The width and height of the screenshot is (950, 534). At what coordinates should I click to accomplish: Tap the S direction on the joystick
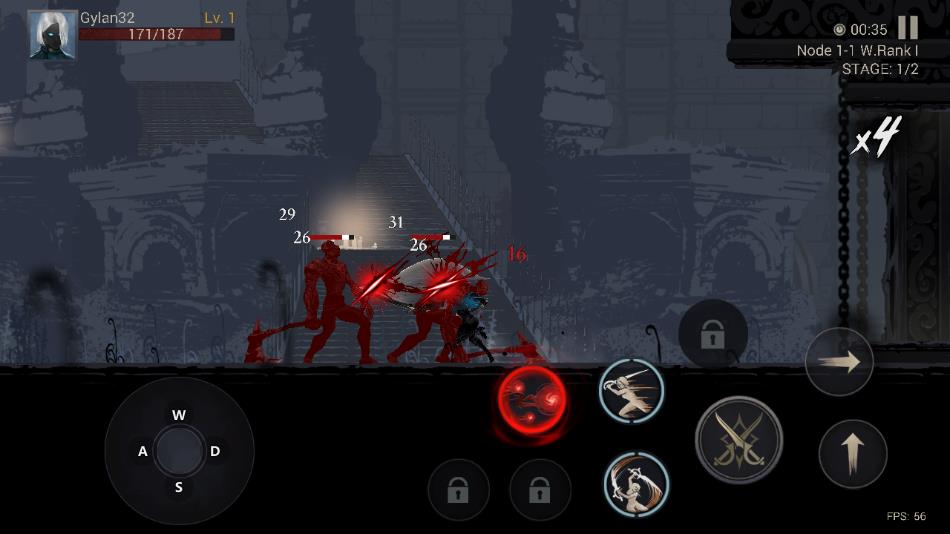[x=179, y=488]
